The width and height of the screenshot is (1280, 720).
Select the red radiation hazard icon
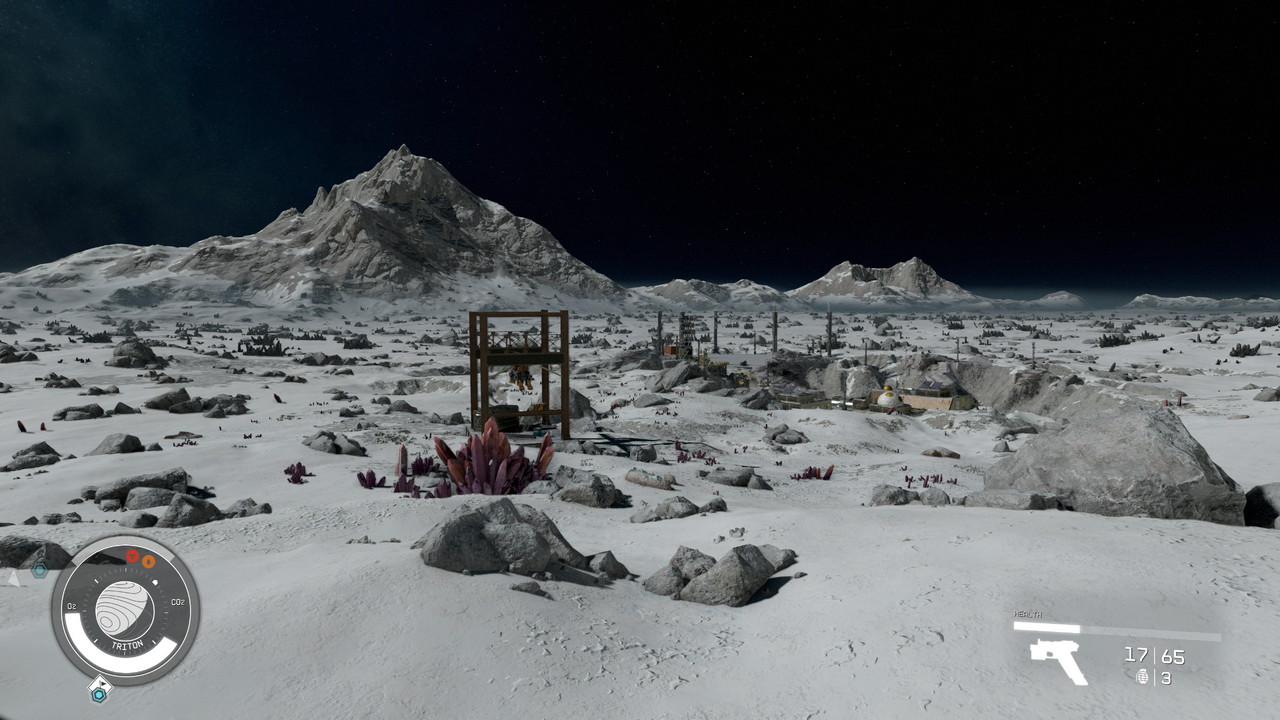(x=132, y=556)
